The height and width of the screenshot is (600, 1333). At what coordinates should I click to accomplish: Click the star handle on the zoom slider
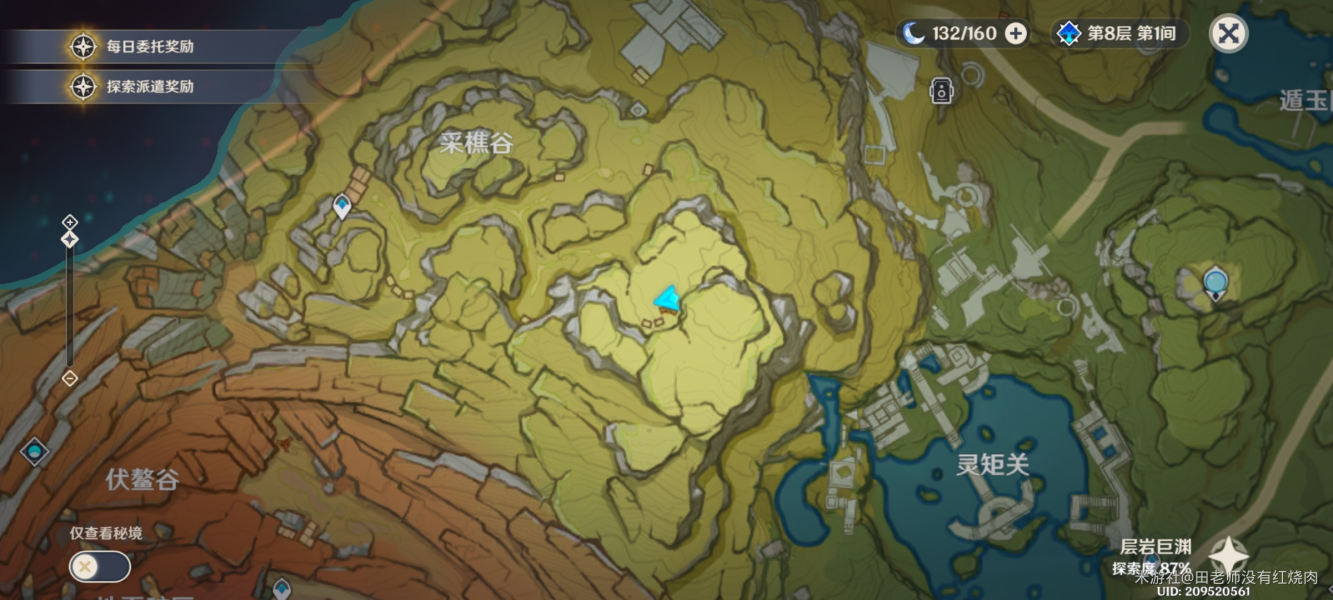pos(70,240)
